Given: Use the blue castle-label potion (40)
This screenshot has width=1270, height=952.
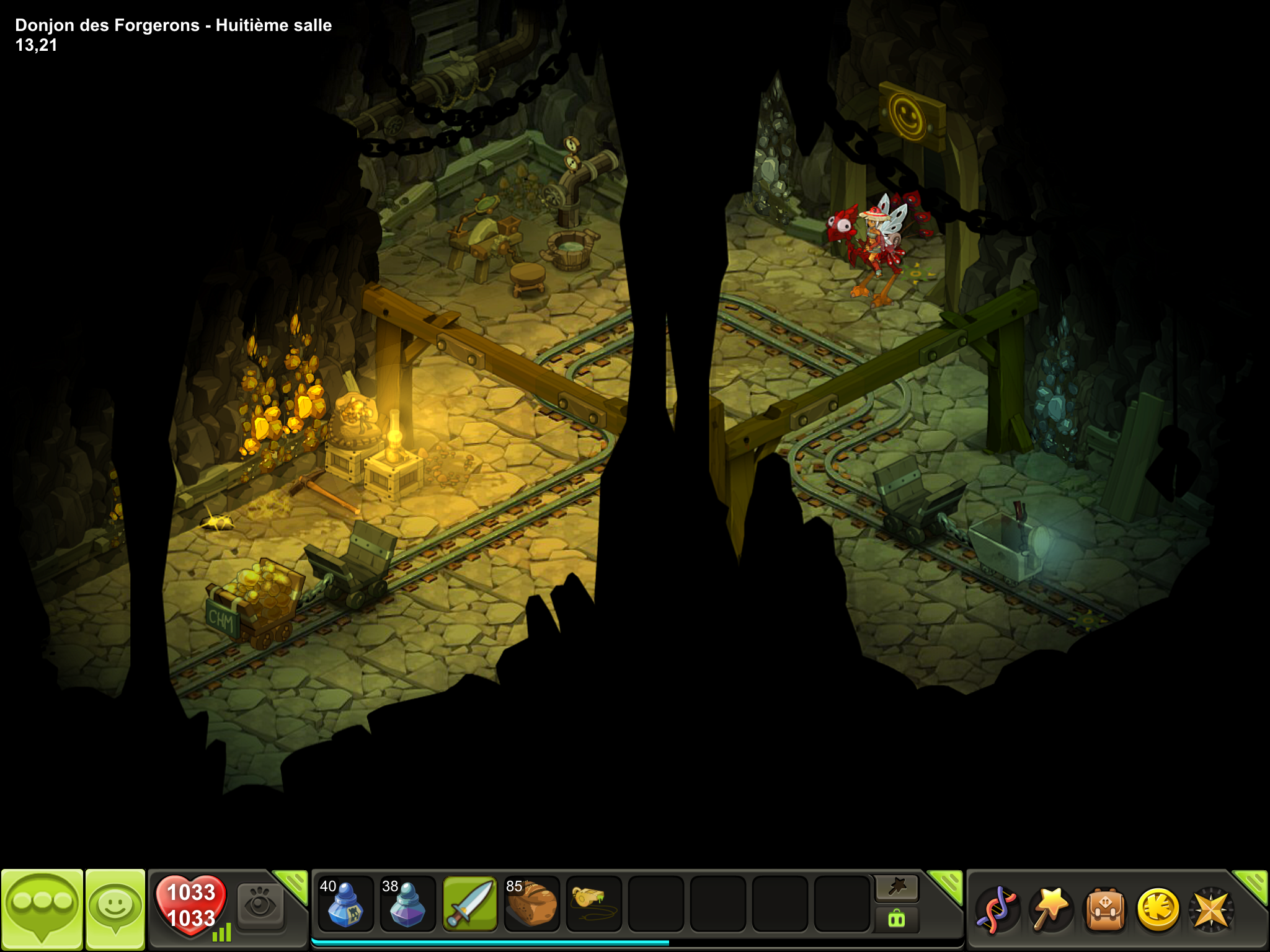Looking at the screenshot, I should point(345,904).
